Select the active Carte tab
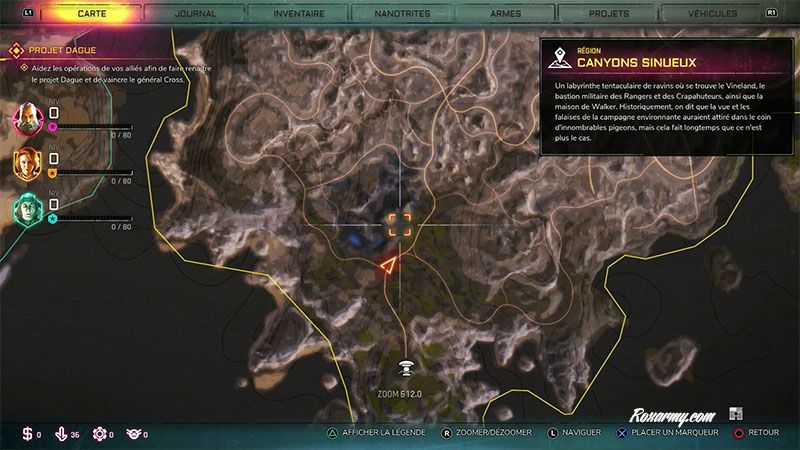 (92, 14)
